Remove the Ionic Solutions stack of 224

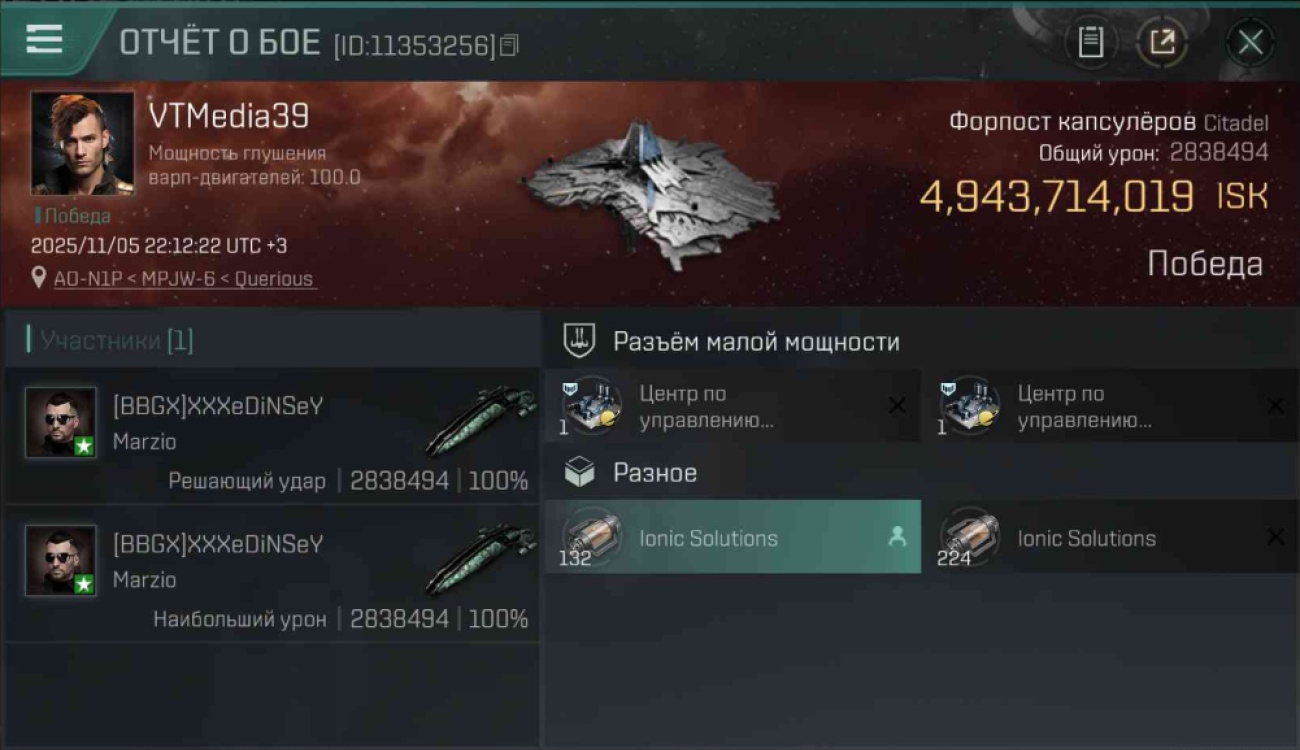[1276, 537]
